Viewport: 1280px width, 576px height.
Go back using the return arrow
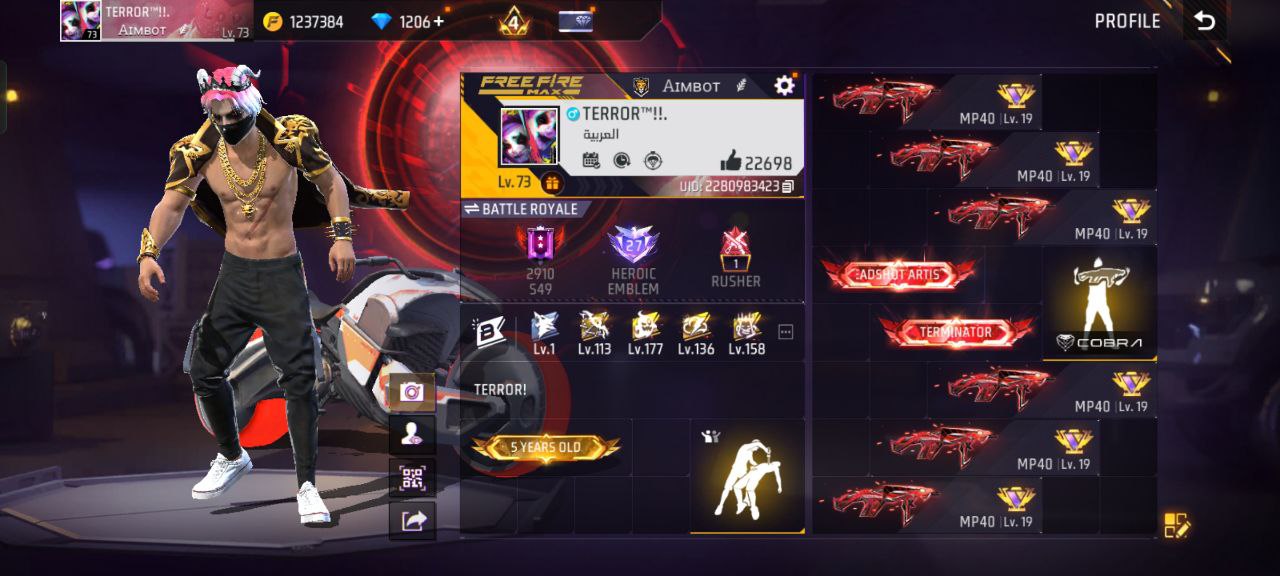pyautogui.click(x=1204, y=22)
